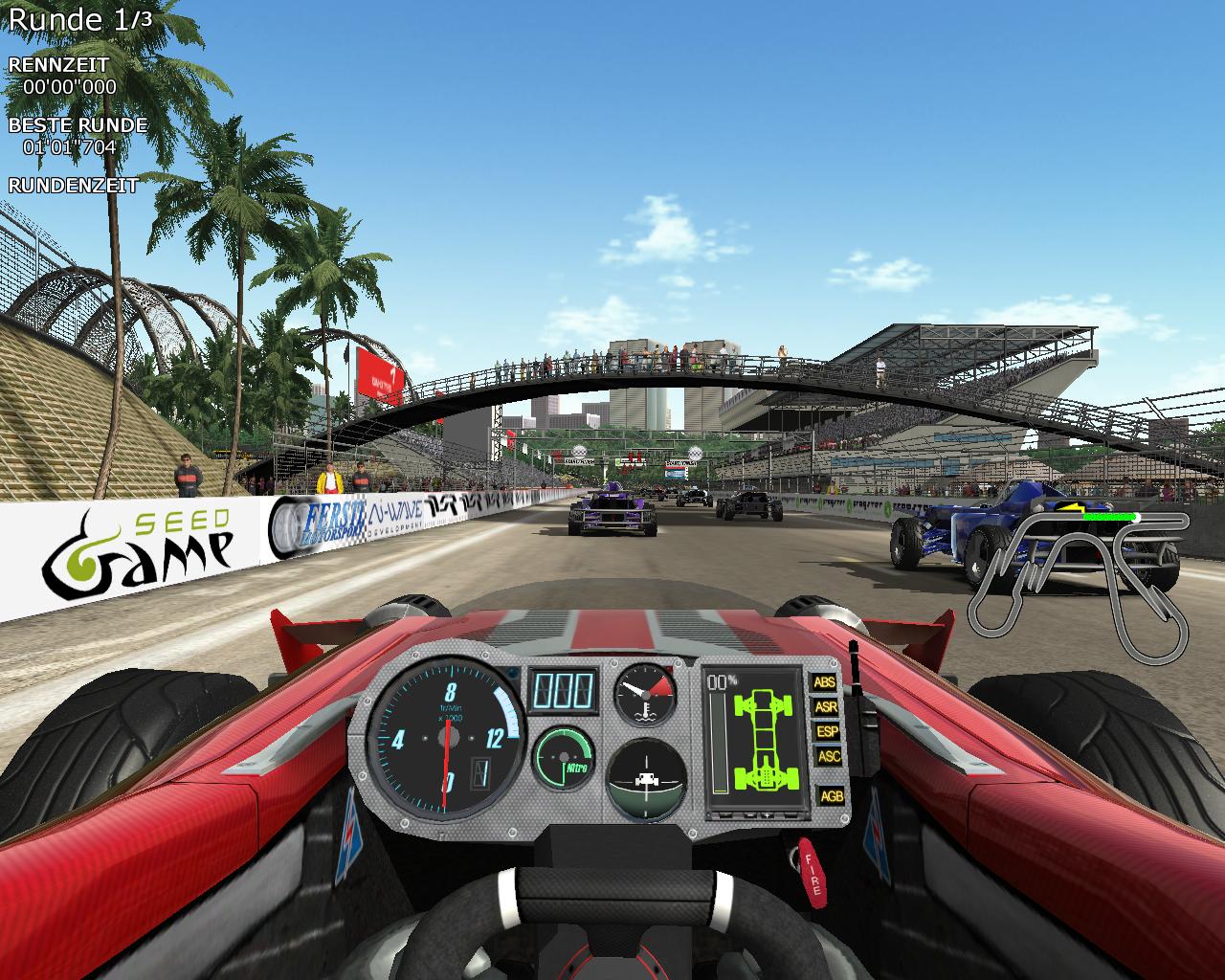The image size is (1225, 980).
Task: Toggle the ASC aid indicator
Action: pyautogui.click(x=829, y=756)
